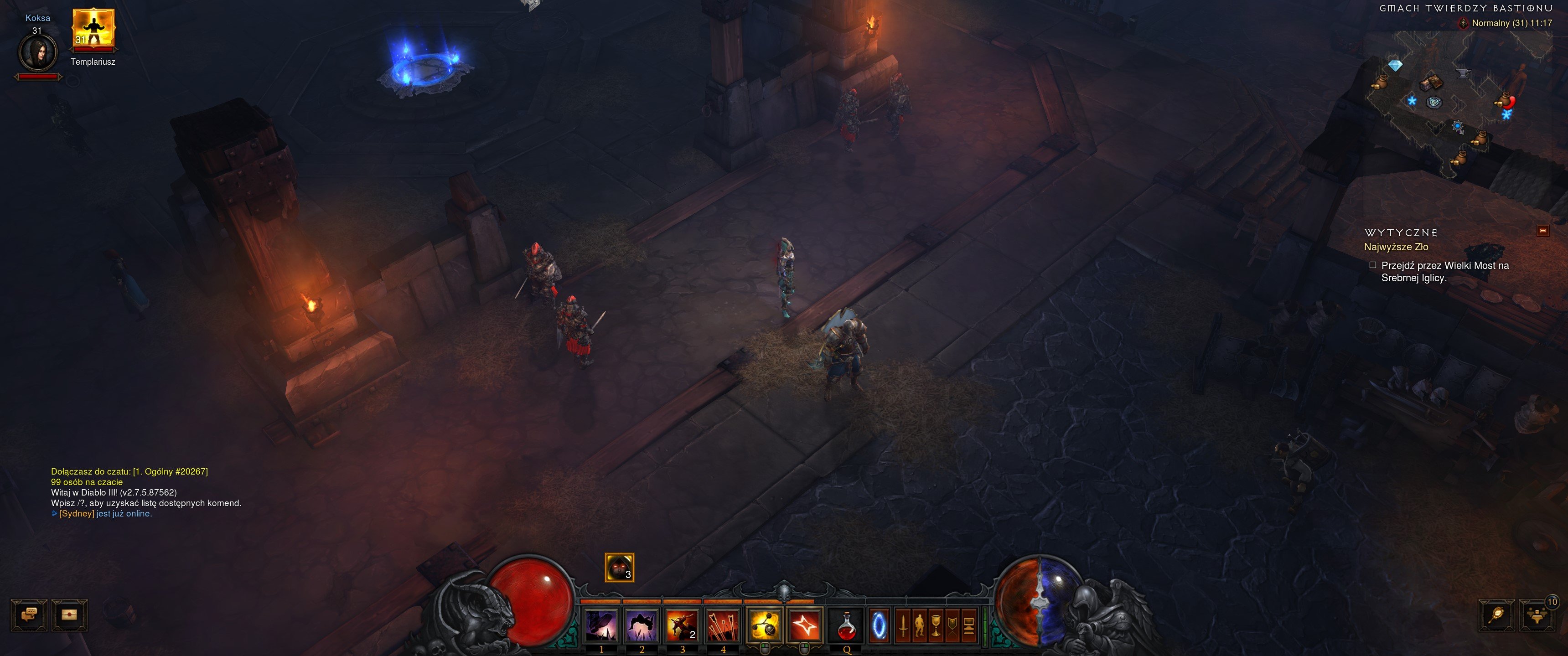The image size is (1568, 656).
Task: Open achievements via the goblet icon
Action: (x=936, y=624)
